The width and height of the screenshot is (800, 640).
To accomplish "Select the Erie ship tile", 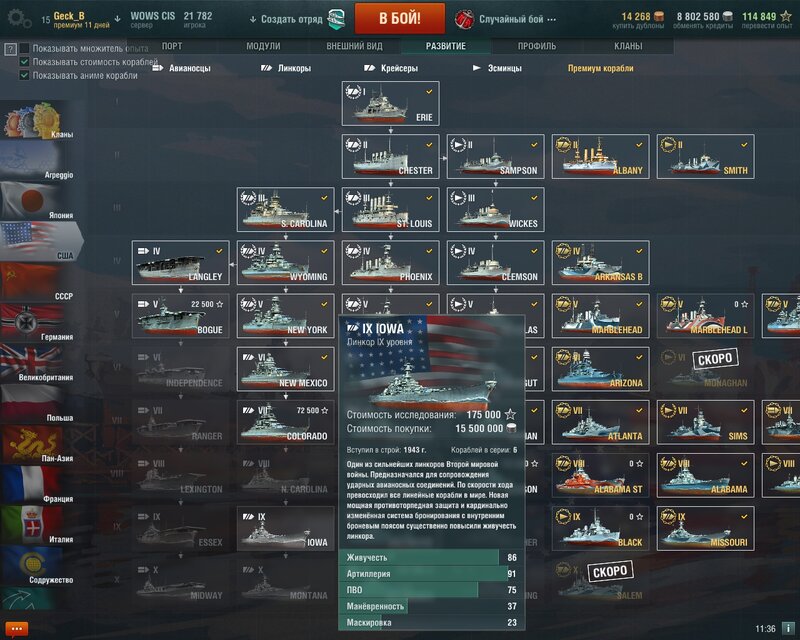I will click(391, 103).
